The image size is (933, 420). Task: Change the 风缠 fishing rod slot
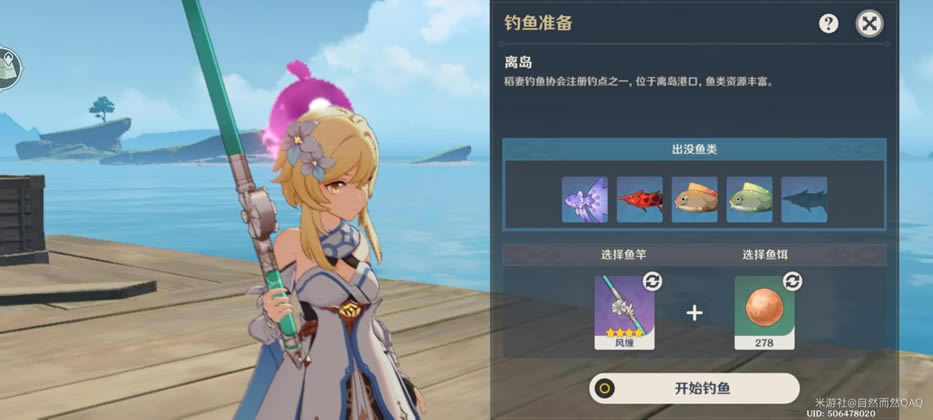(625, 311)
